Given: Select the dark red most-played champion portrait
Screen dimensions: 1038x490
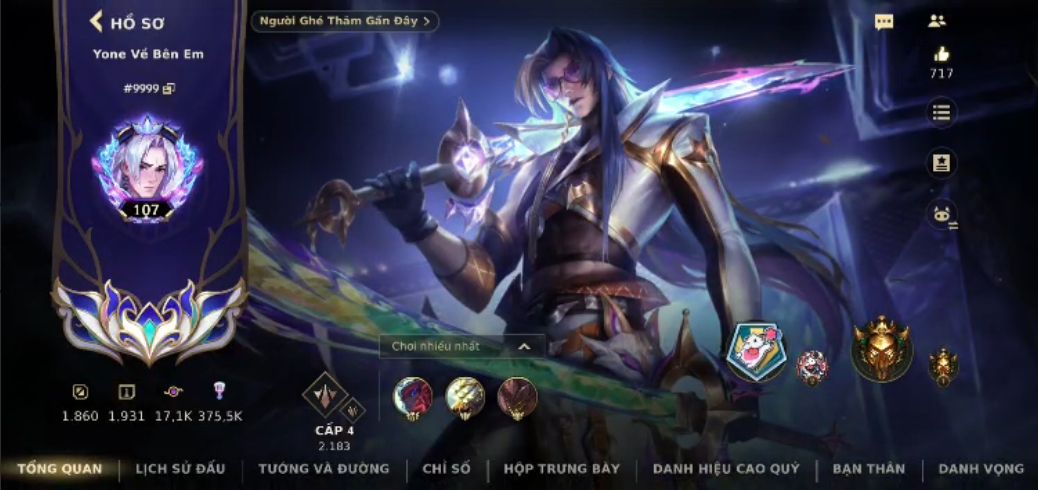Looking at the screenshot, I should point(517,397).
